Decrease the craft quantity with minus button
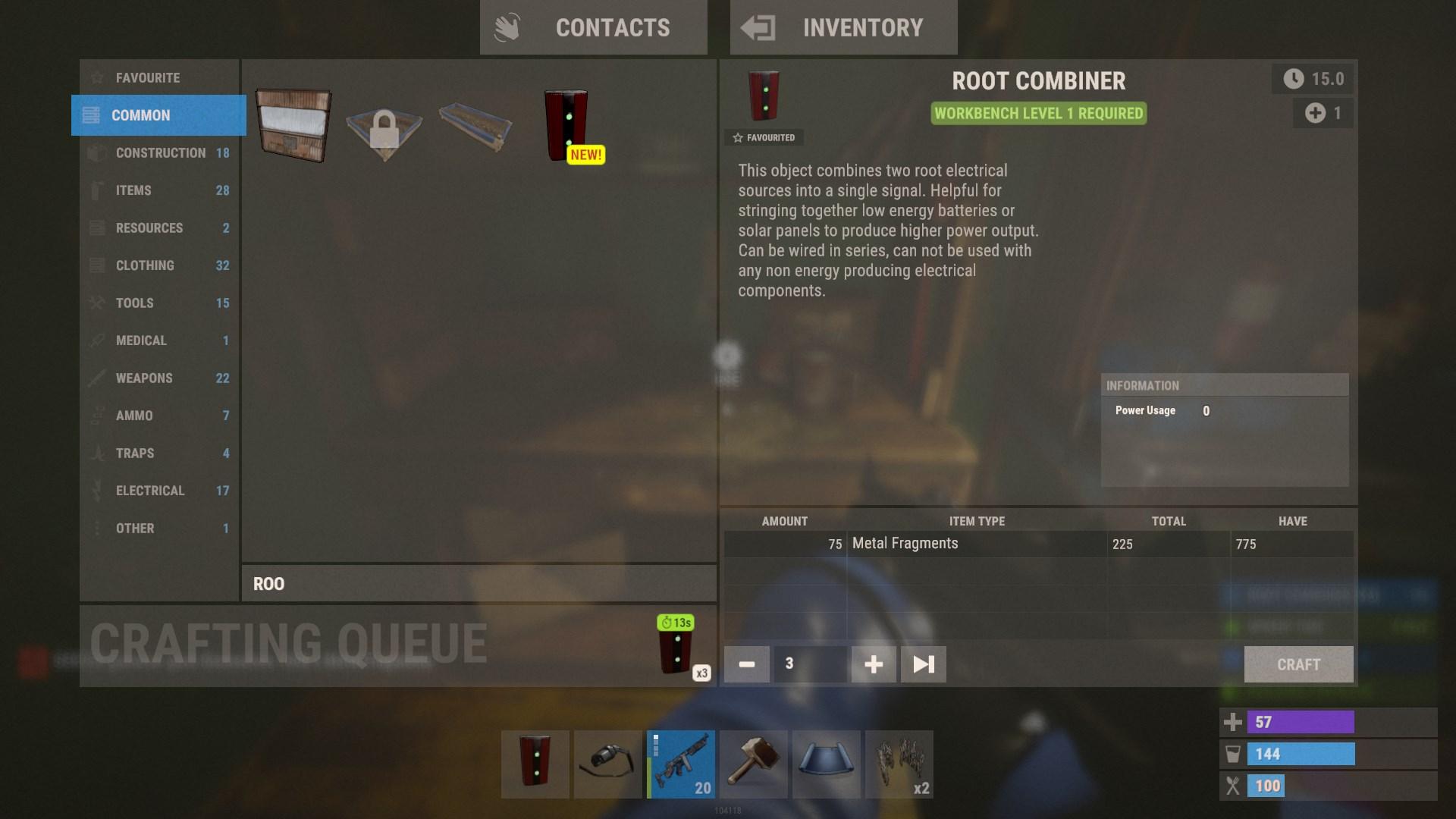Screen dimensions: 1456x819 pos(746,664)
